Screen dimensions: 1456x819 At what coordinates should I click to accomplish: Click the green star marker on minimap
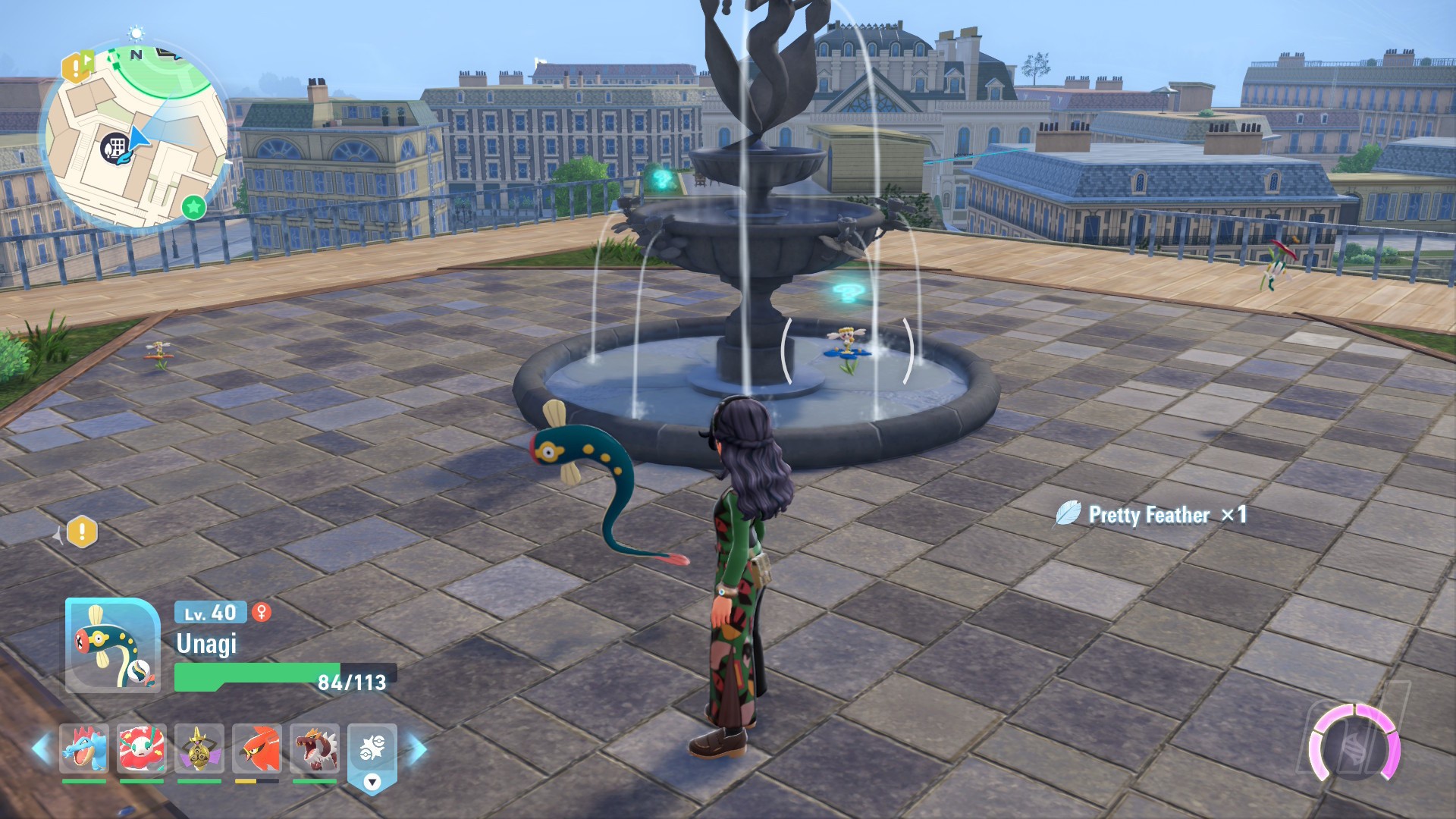194,206
